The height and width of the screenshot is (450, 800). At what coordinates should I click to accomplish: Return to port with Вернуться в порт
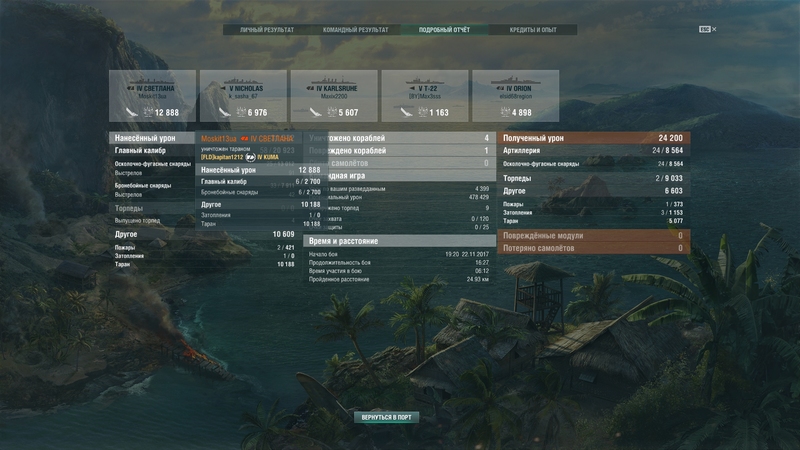[x=386, y=416]
